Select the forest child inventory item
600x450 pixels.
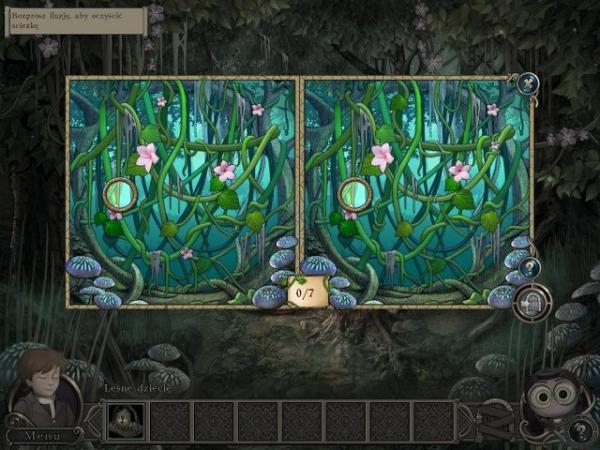(126, 421)
